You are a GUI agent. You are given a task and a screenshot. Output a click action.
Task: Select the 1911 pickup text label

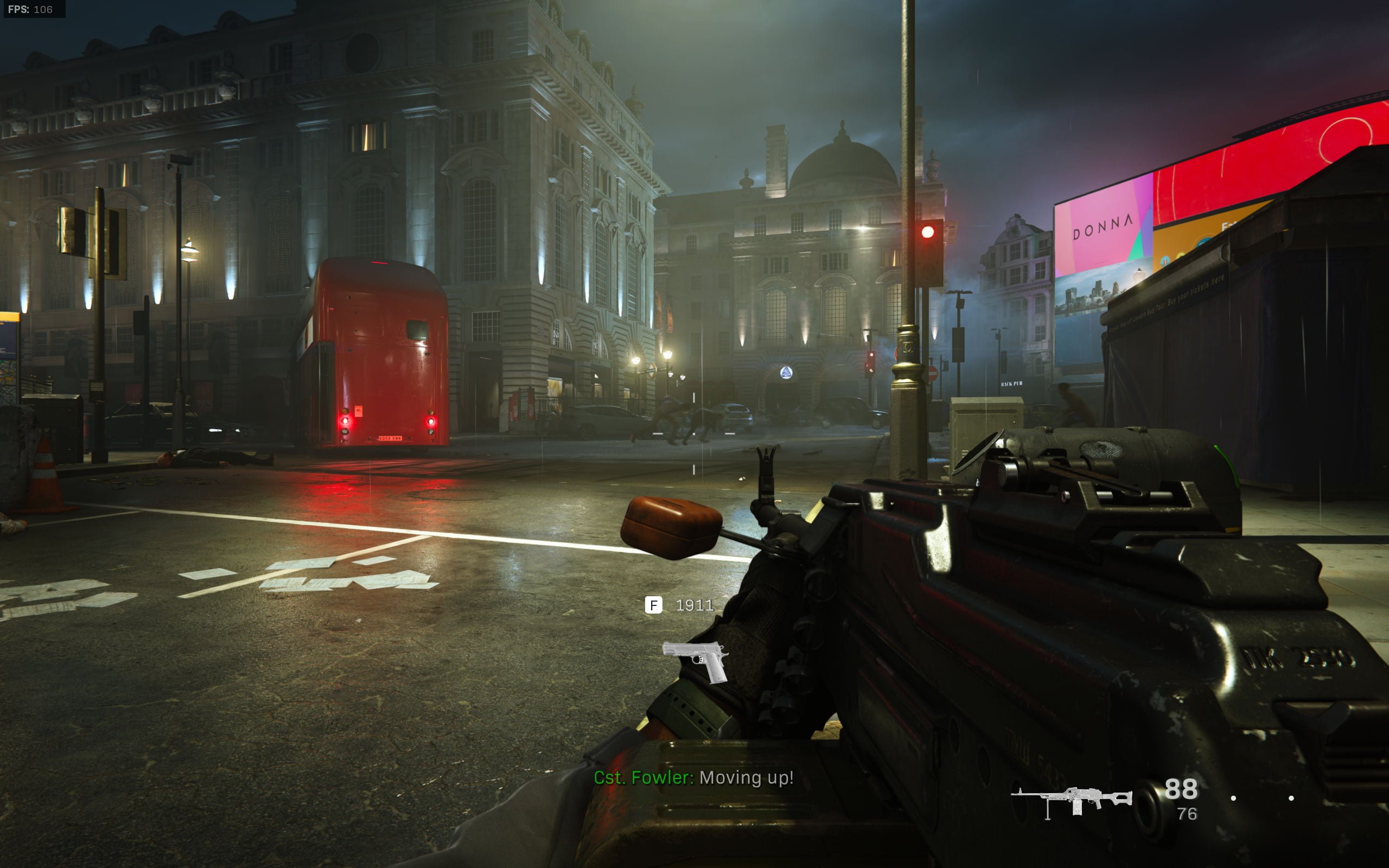coord(694,604)
